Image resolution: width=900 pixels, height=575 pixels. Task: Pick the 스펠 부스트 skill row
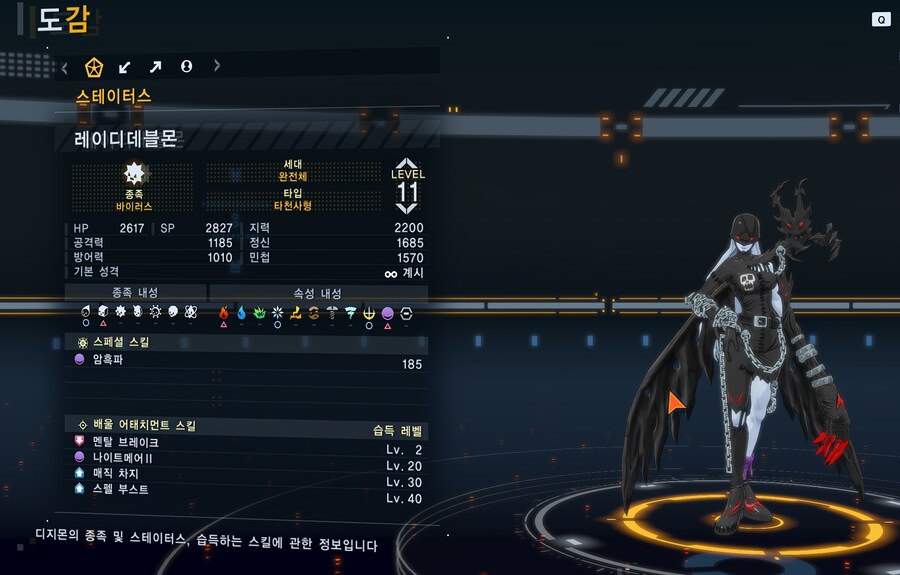(x=250, y=489)
